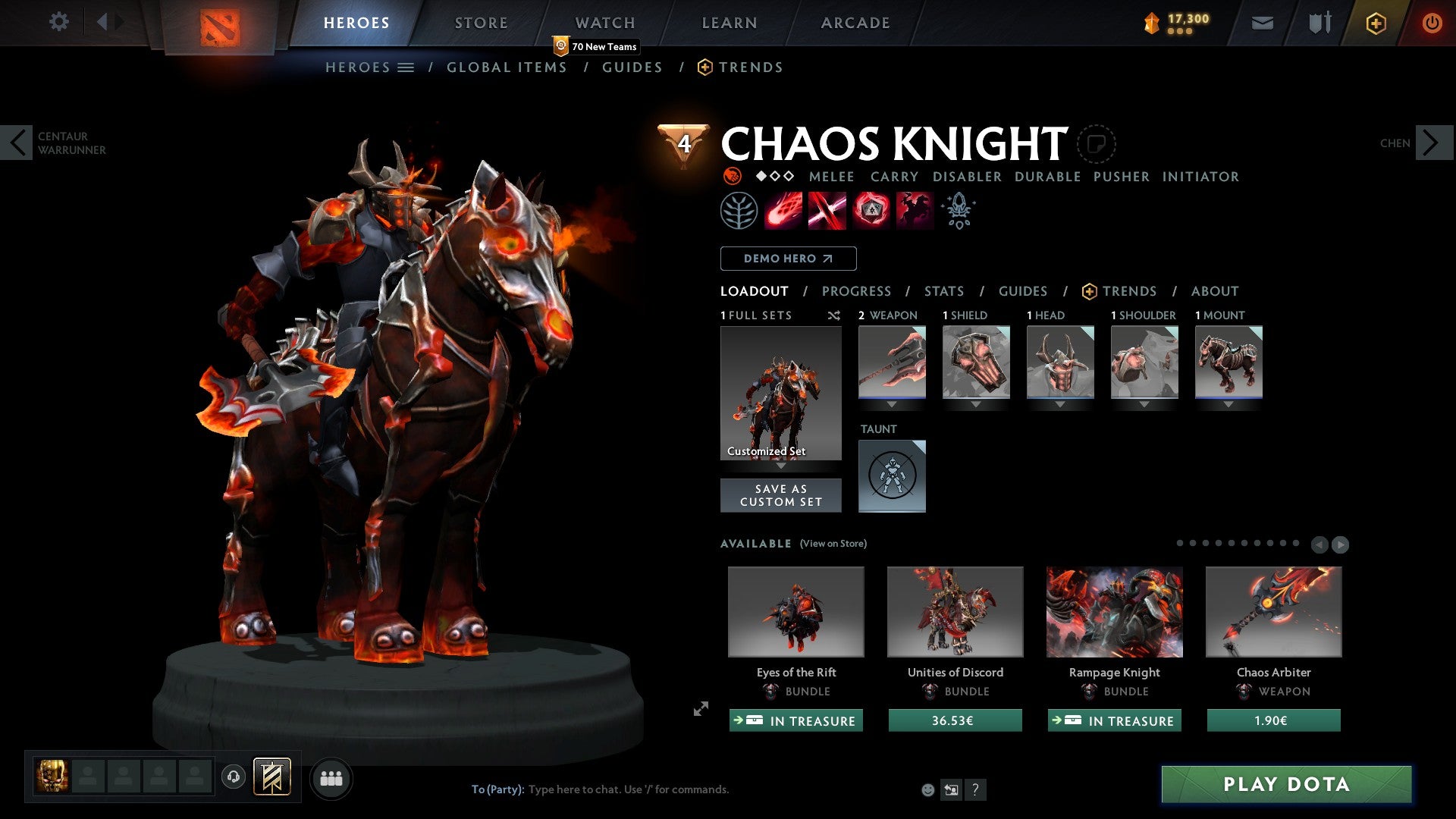Open the mail envelope notifications icon

1262,23
